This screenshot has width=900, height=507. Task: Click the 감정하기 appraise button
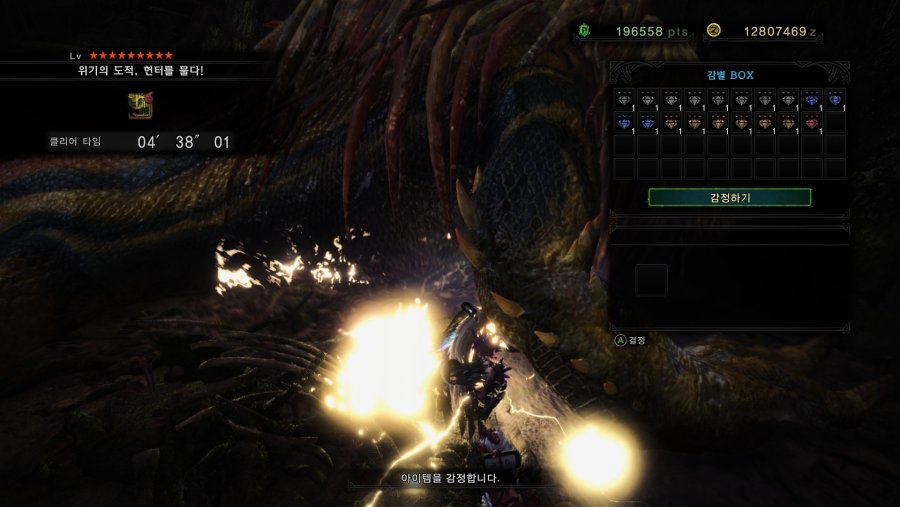[729, 197]
